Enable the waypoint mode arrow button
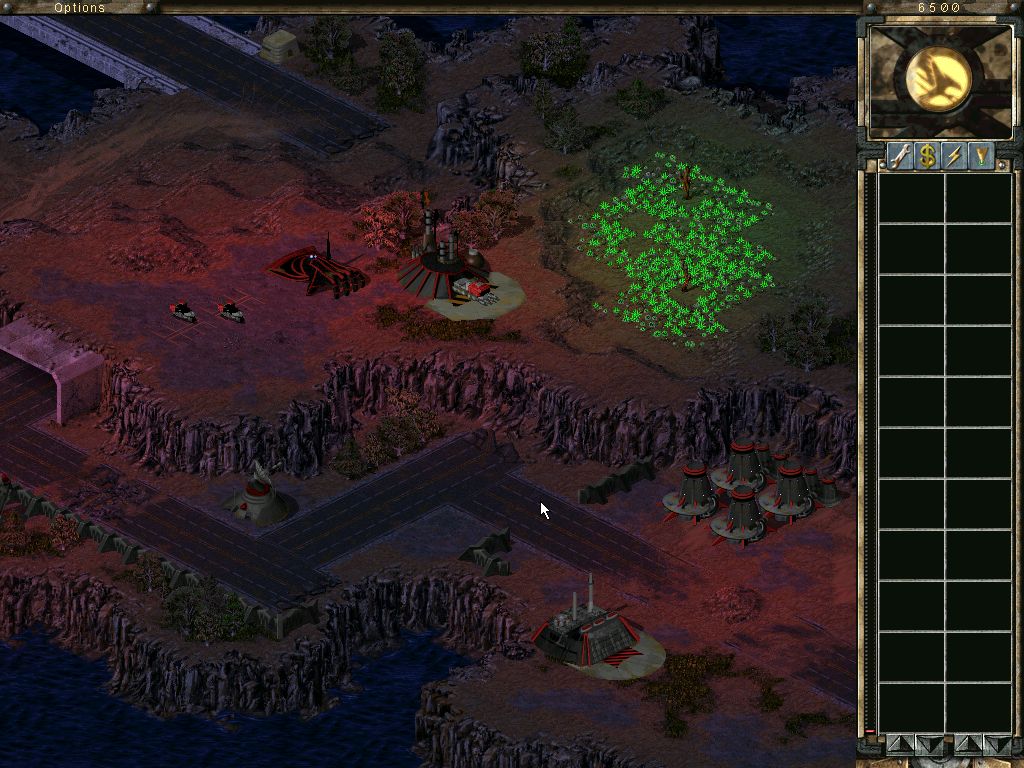 point(981,156)
